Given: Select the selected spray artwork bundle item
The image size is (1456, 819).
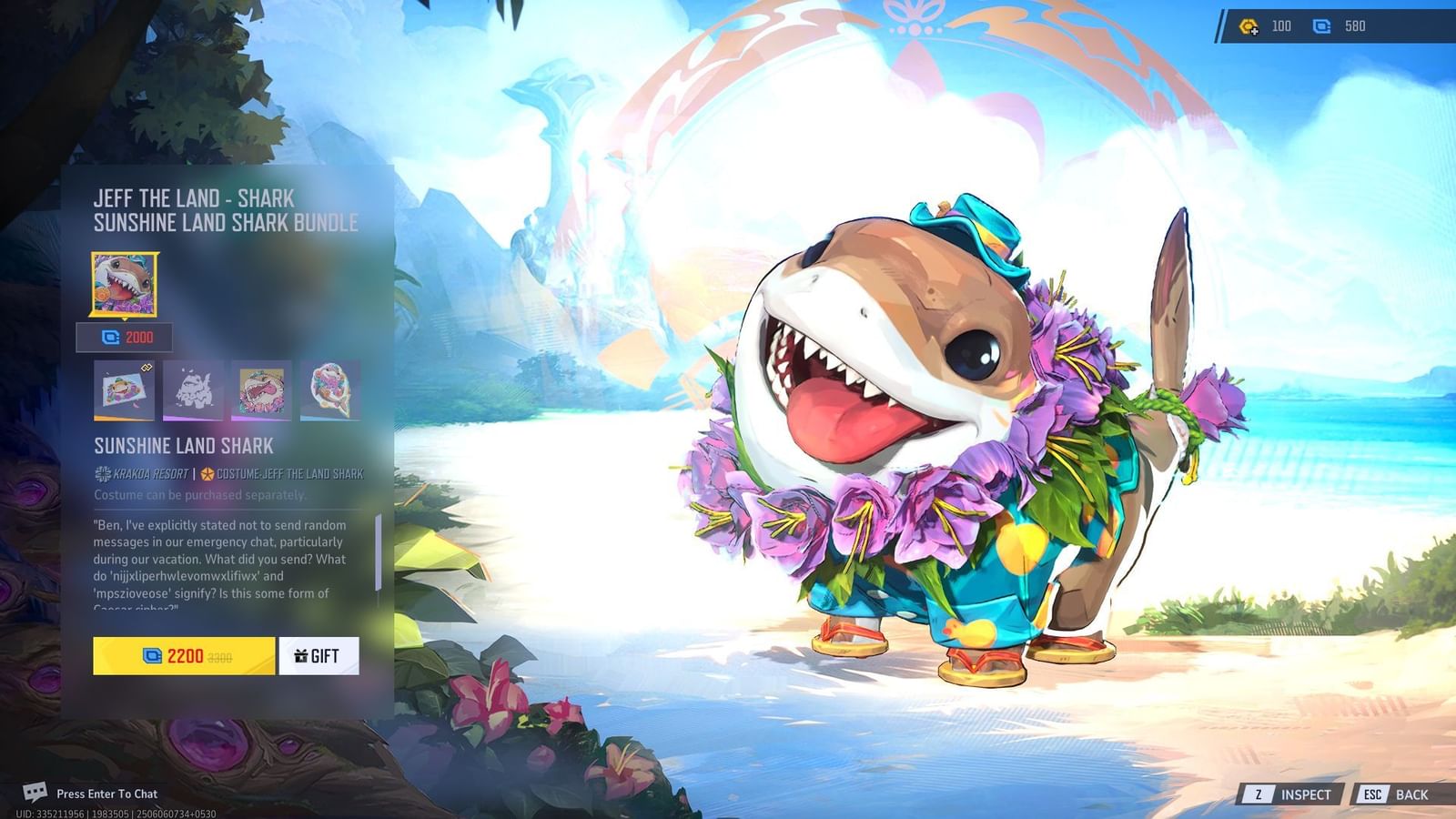Looking at the screenshot, I should (124, 389).
